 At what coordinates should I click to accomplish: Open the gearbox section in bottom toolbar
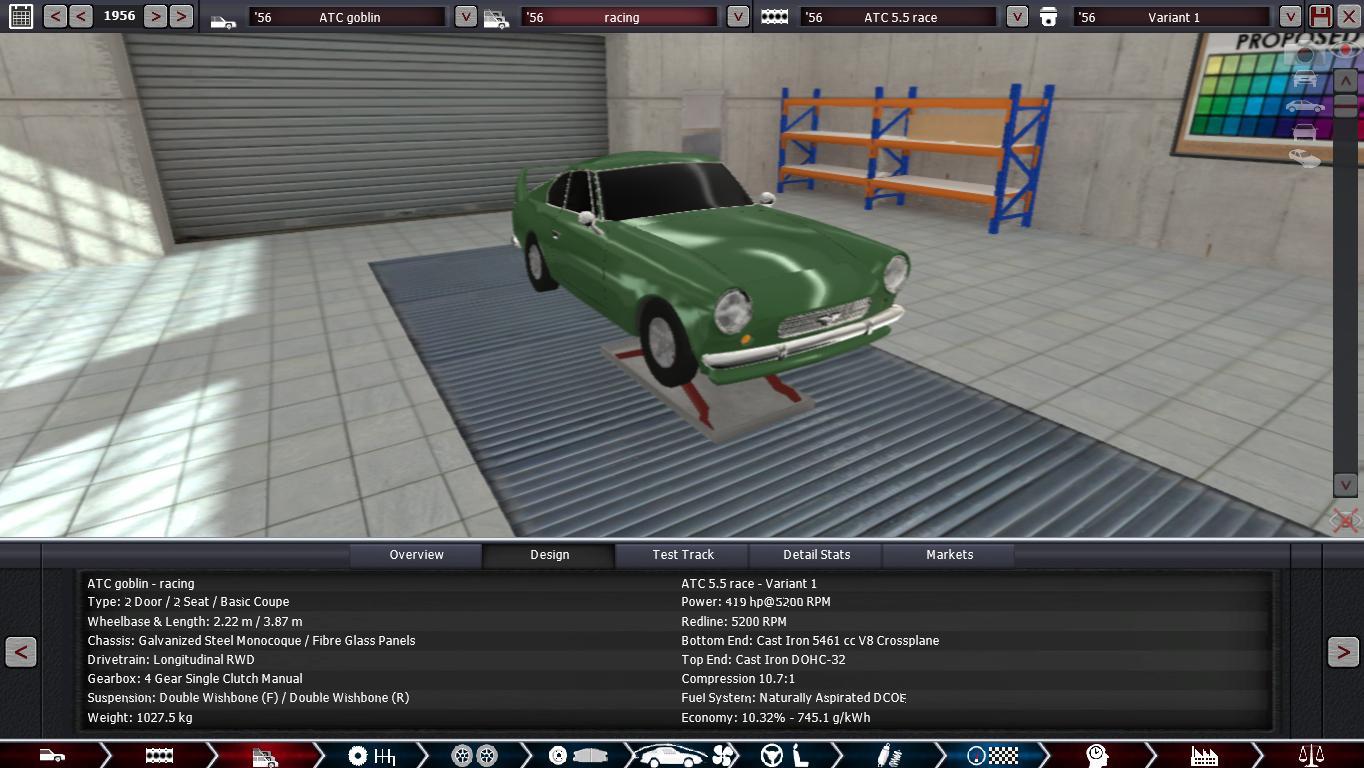coord(371,756)
